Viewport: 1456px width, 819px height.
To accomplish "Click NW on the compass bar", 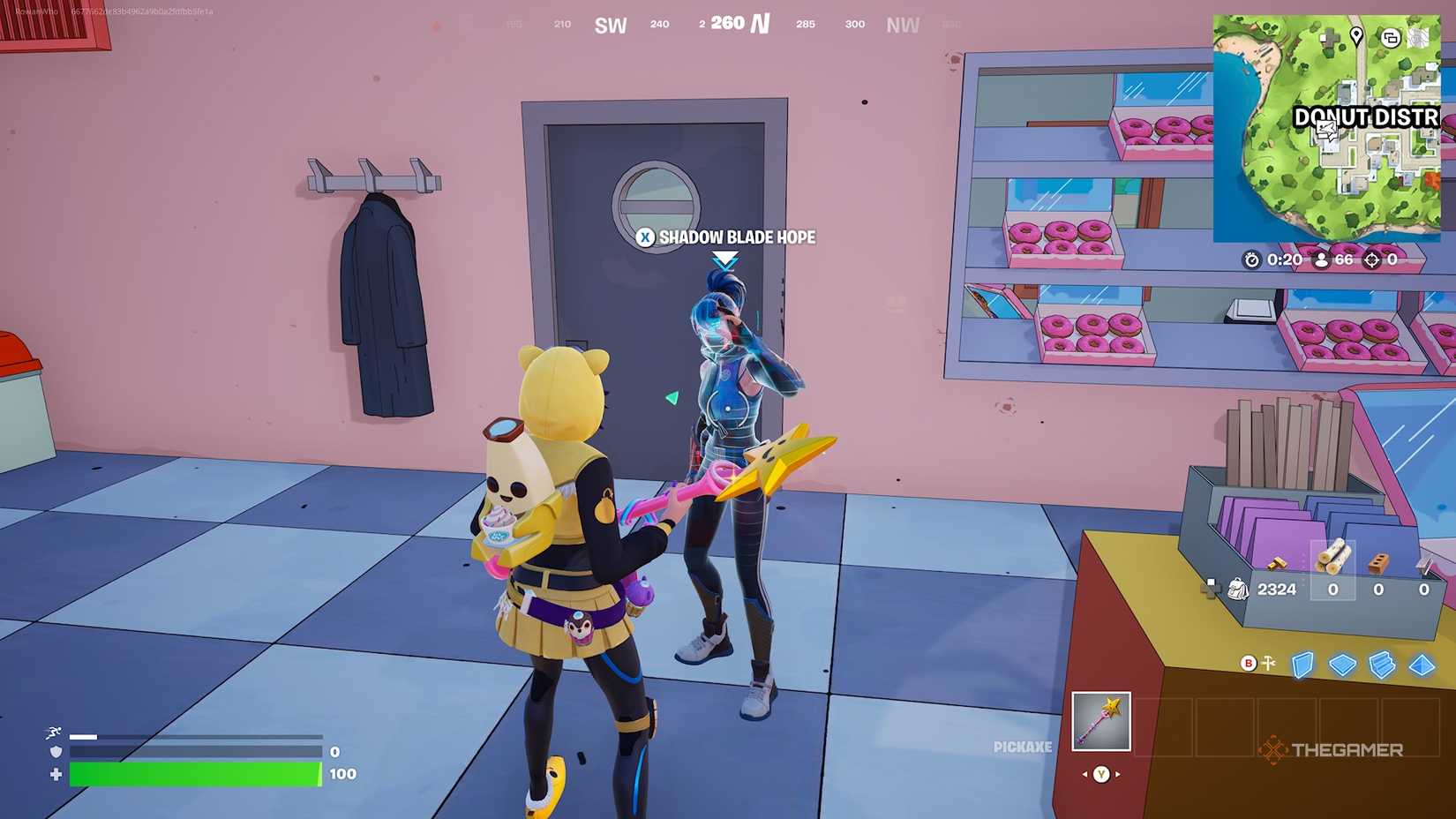I will (902, 26).
